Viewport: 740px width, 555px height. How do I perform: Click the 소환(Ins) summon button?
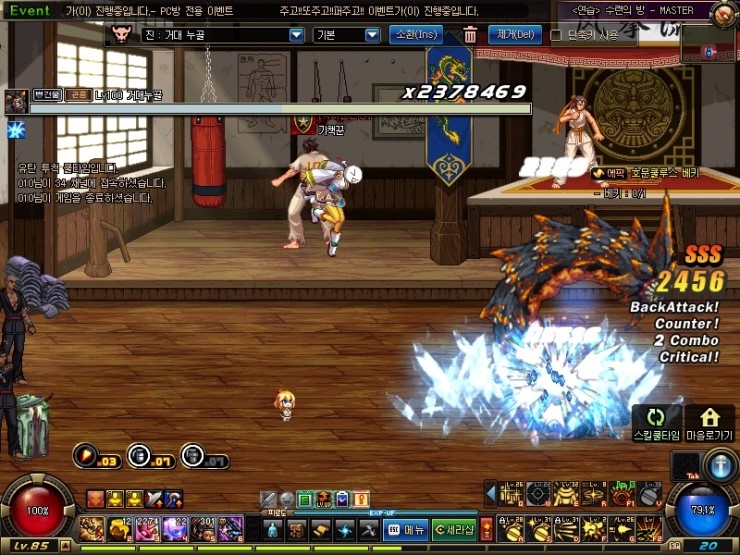(x=416, y=35)
